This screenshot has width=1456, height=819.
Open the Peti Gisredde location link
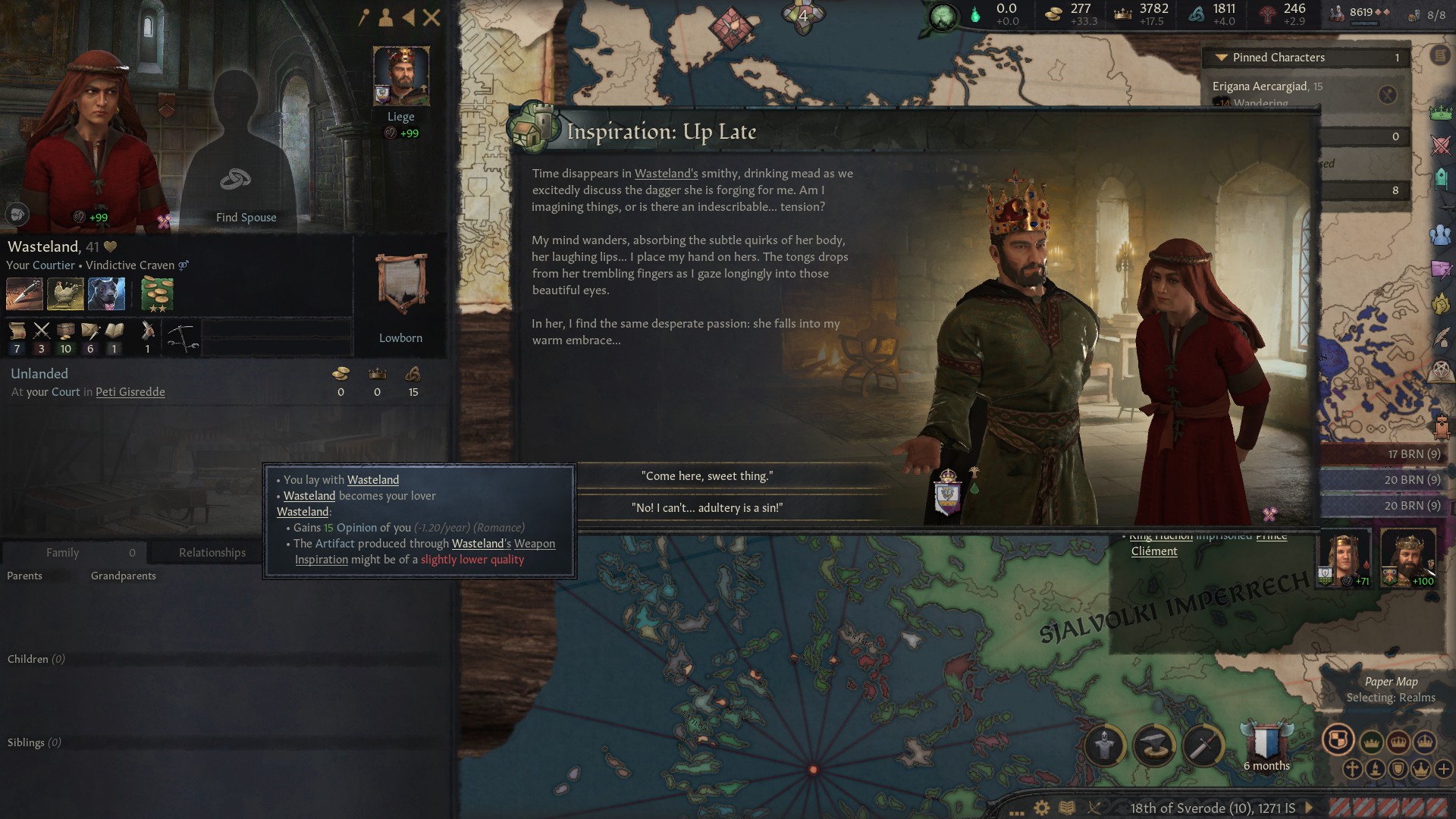(130, 392)
